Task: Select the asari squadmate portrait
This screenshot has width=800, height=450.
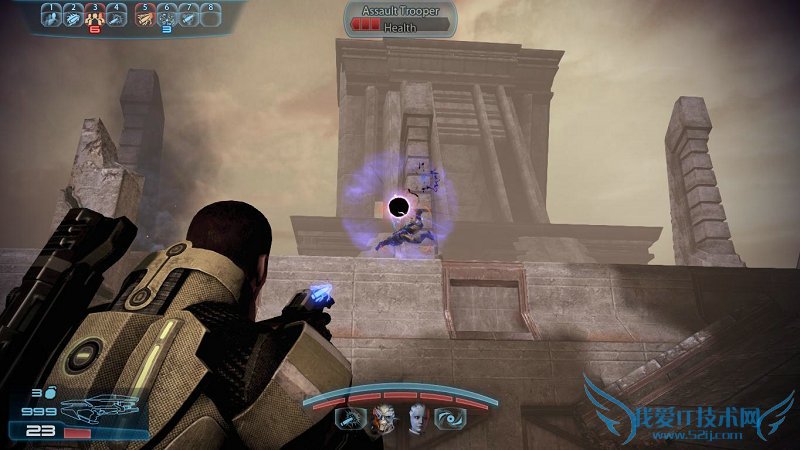Action: pyautogui.click(x=417, y=419)
